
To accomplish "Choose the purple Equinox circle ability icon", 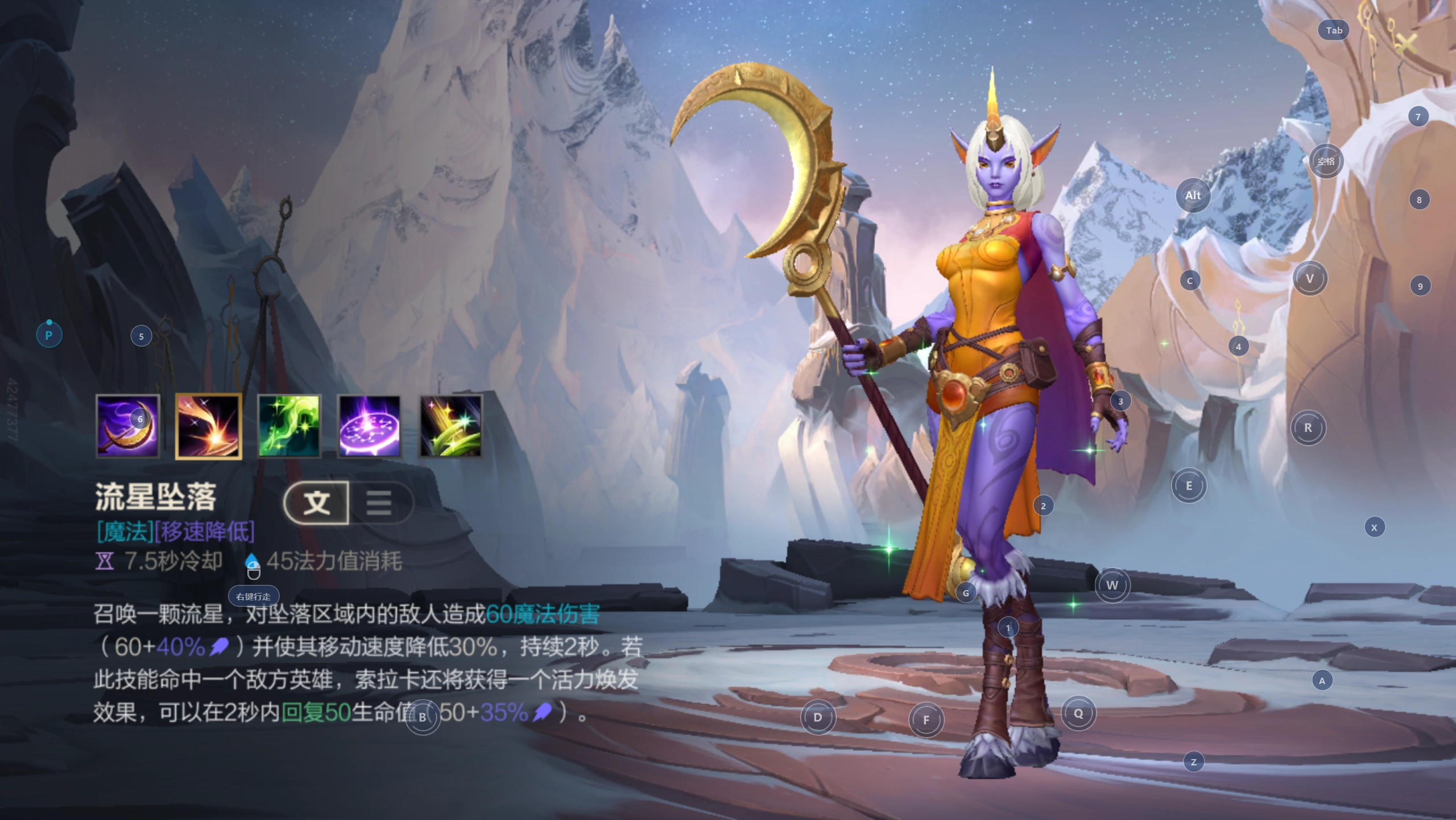I will point(370,426).
